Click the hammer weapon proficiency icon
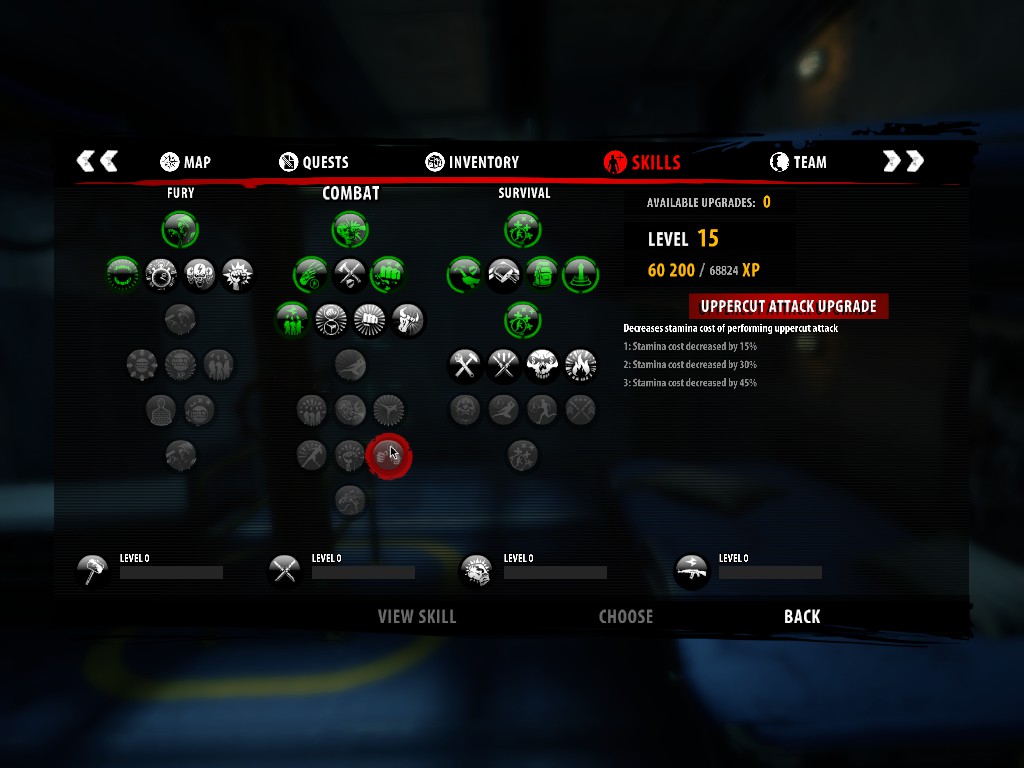This screenshot has width=1024, height=768. pos(93,571)
